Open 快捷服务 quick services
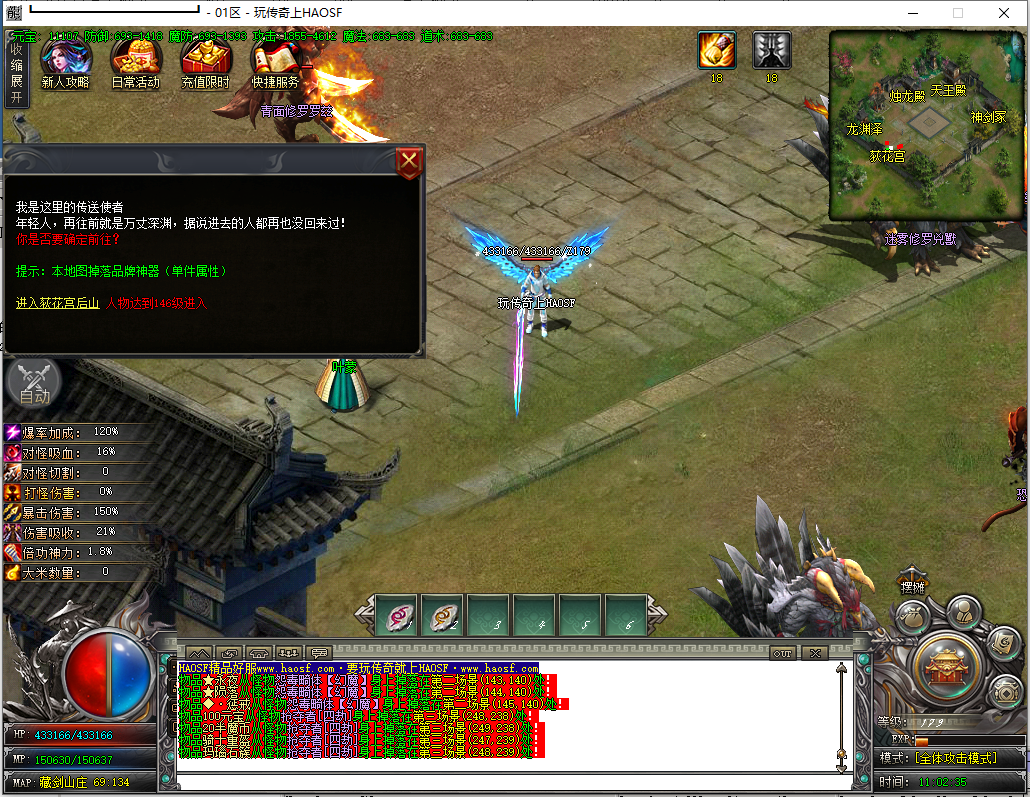Image resolution: width=1030 pixels, height=797 pixels. (x=275, y=63)
